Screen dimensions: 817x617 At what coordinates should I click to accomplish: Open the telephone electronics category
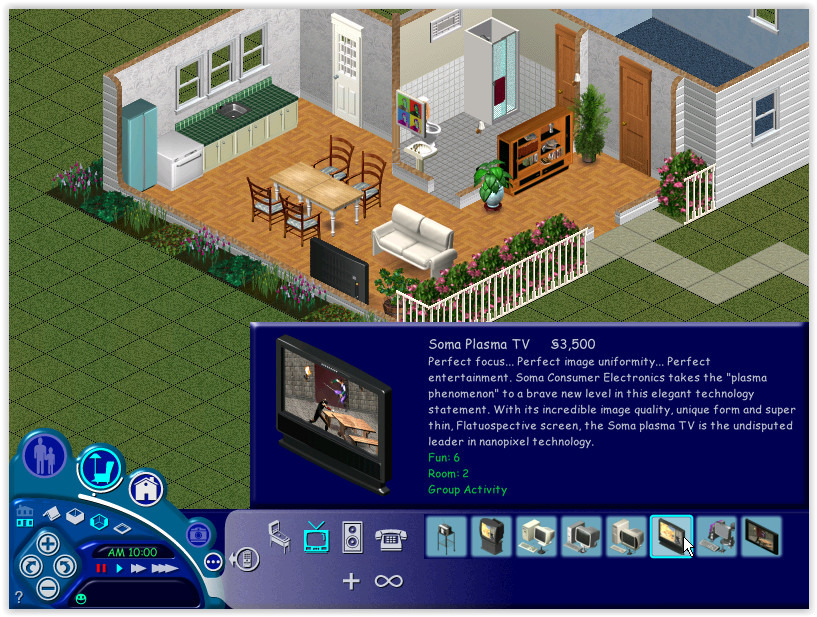[389, 538]
